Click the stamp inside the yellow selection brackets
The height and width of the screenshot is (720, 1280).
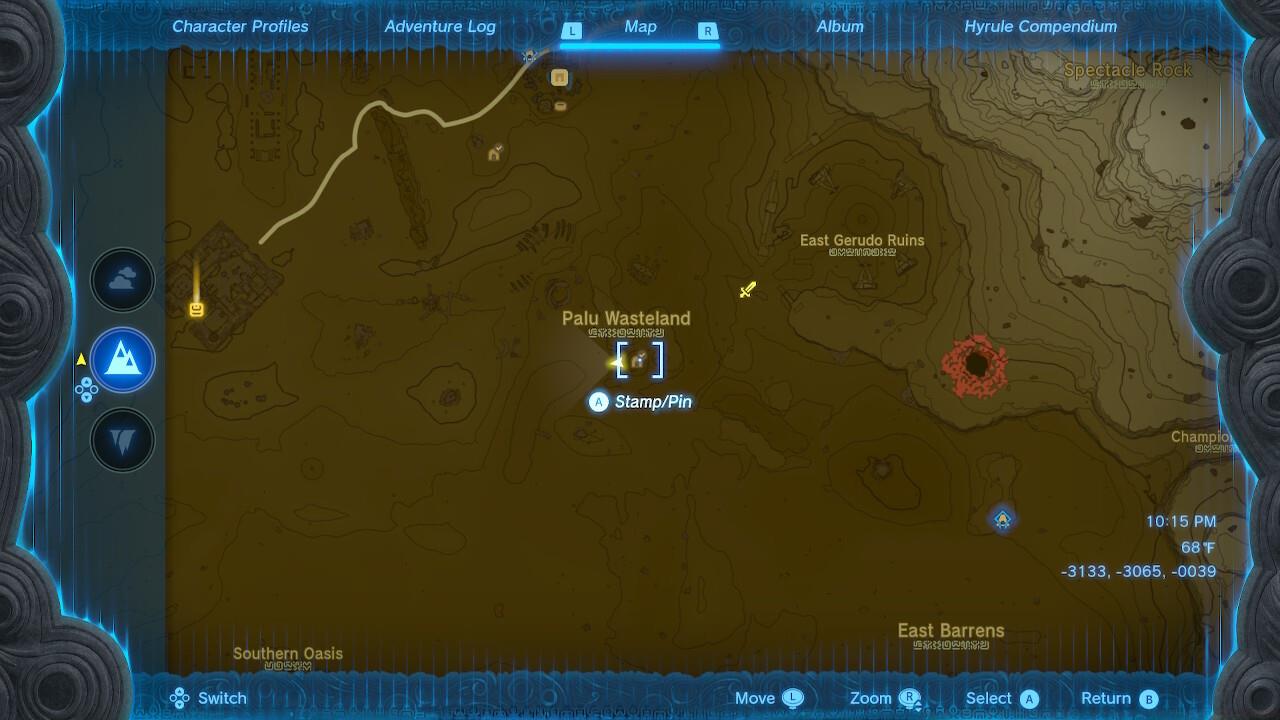(x=640, y=361)
